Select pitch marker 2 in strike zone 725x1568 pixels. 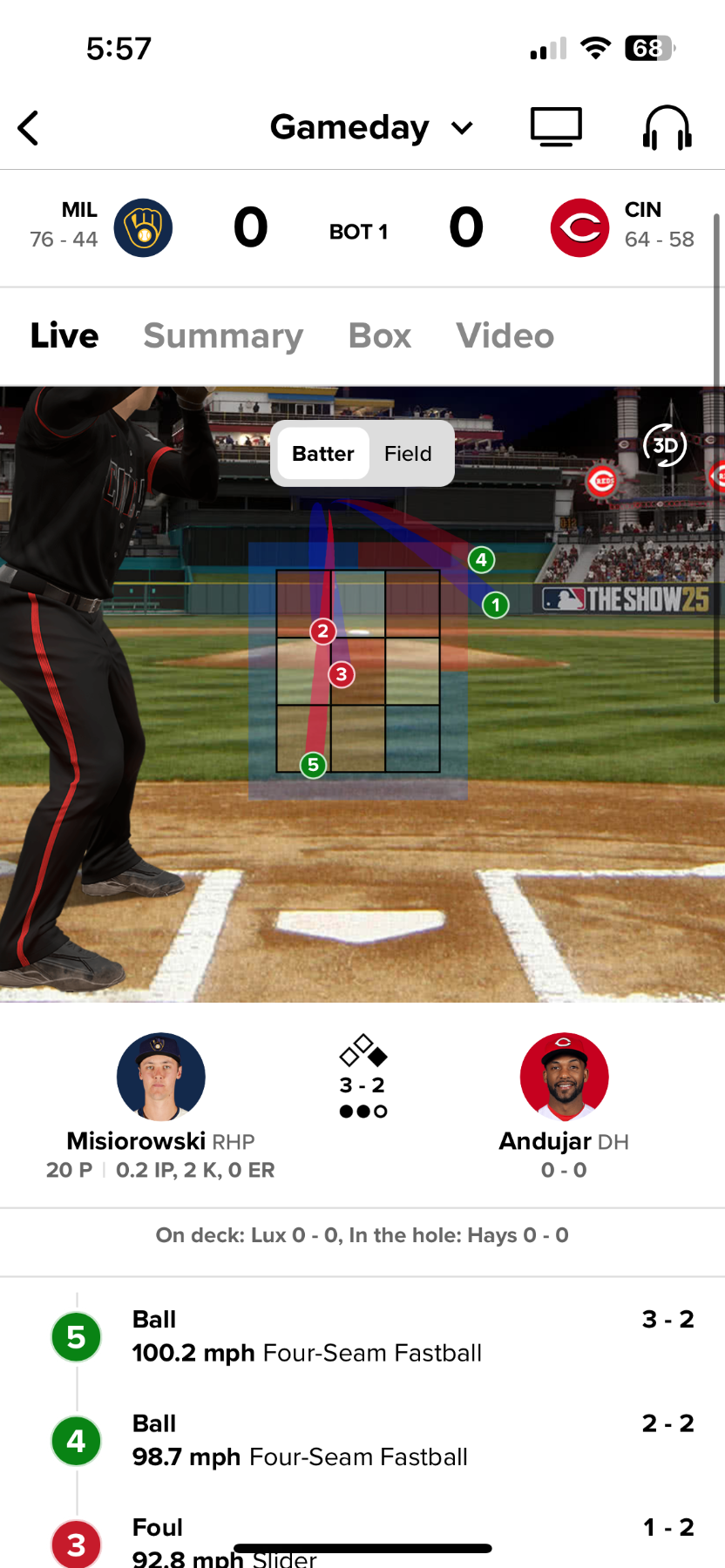322,631
